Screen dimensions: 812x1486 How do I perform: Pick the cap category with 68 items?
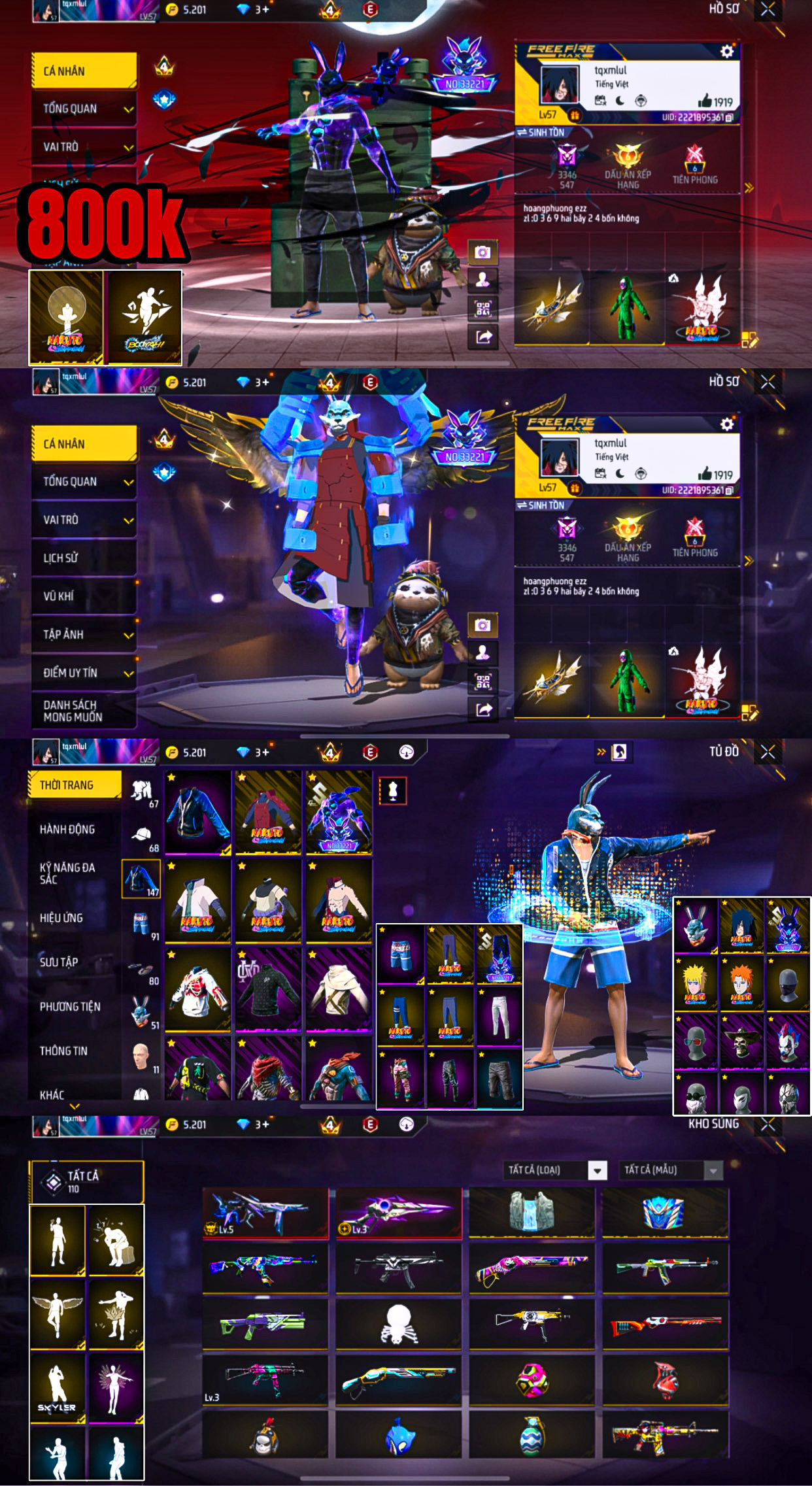tap(142, 836)
